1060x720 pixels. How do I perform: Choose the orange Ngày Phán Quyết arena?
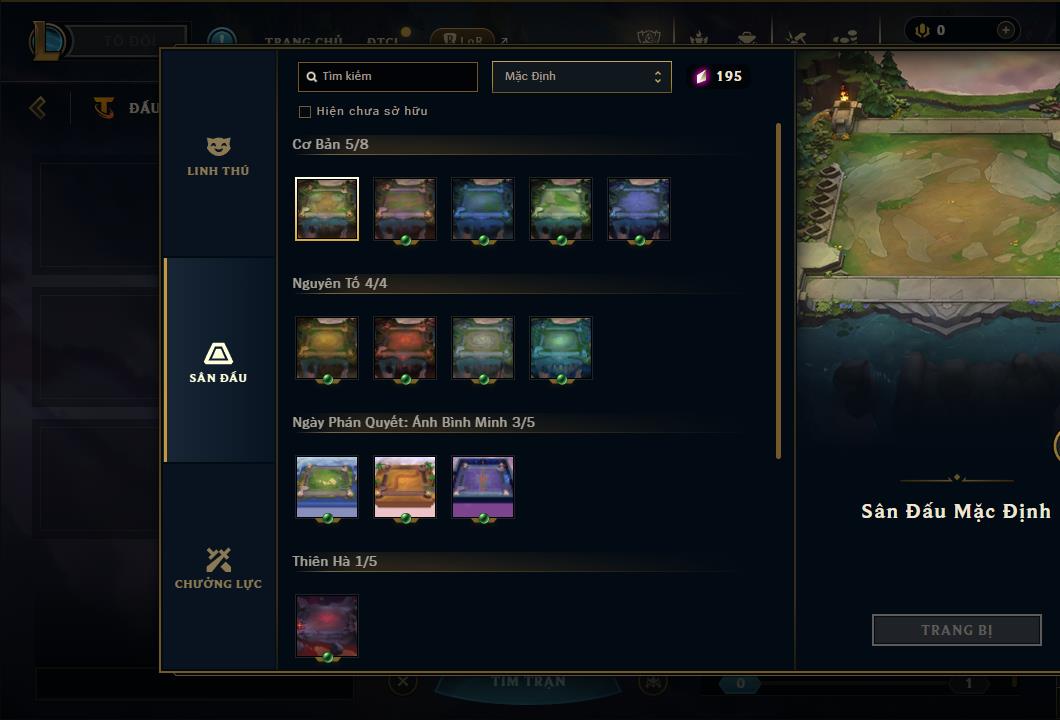[x=405, y=487]
